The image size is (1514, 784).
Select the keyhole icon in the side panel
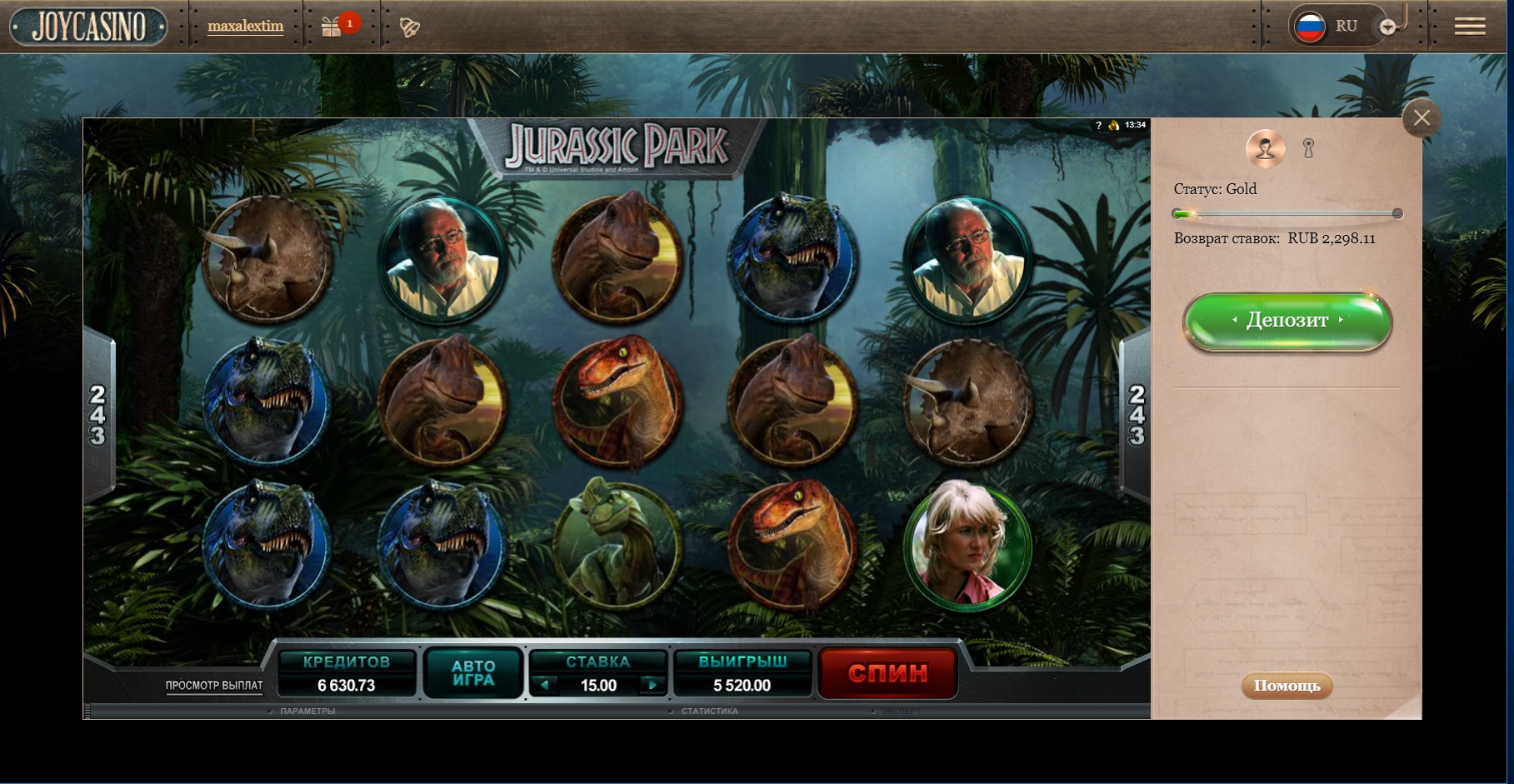[x=1308, y=149]
